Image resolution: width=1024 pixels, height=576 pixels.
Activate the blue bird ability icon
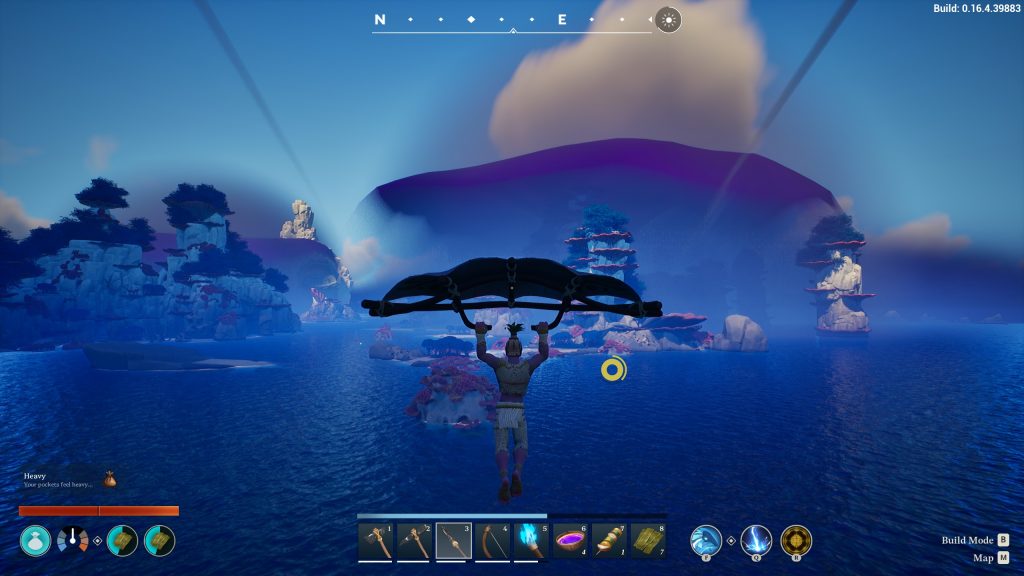pos(706,541)
